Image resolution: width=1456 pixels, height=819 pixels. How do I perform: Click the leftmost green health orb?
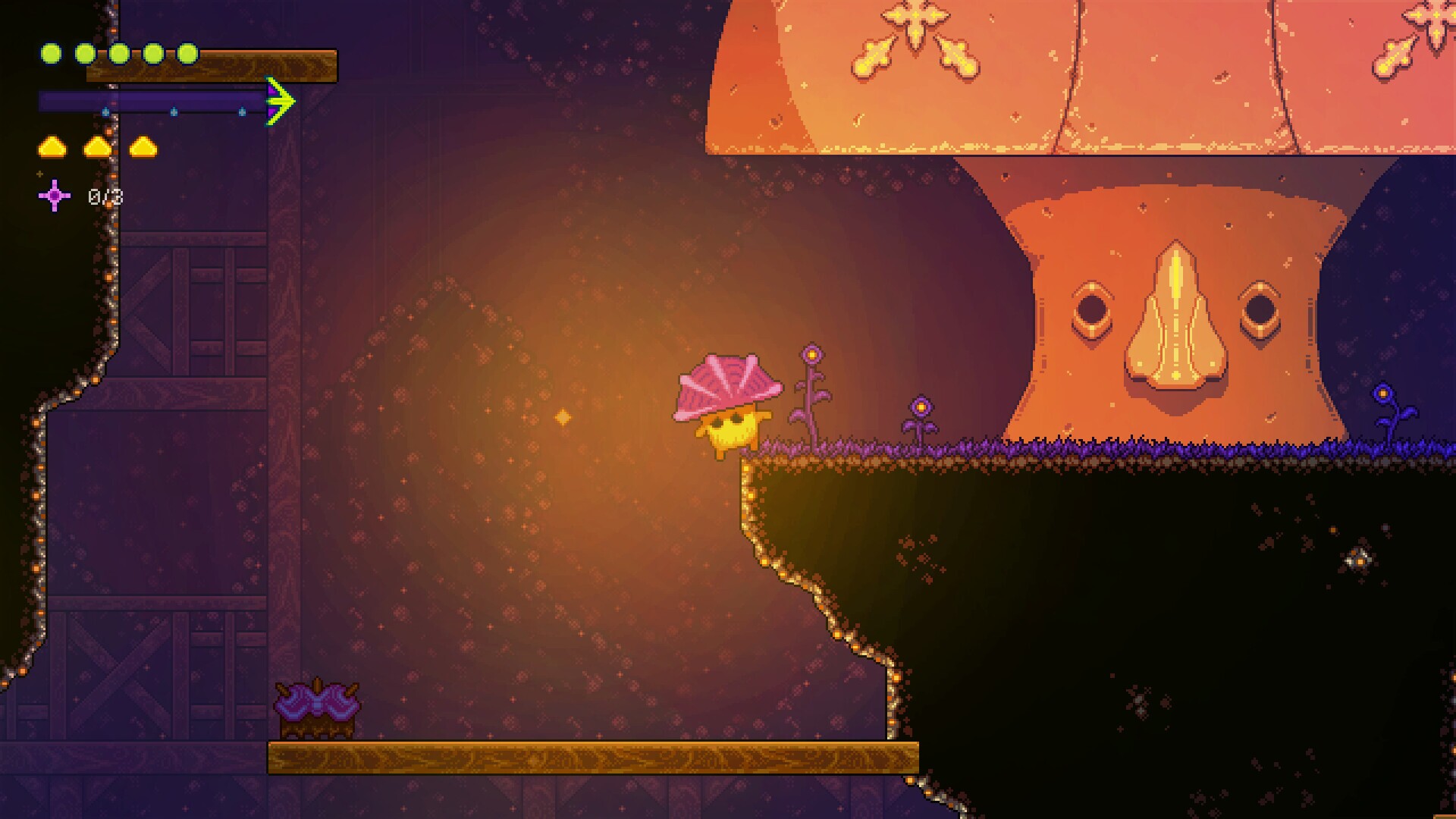click(x=51, y=52)
